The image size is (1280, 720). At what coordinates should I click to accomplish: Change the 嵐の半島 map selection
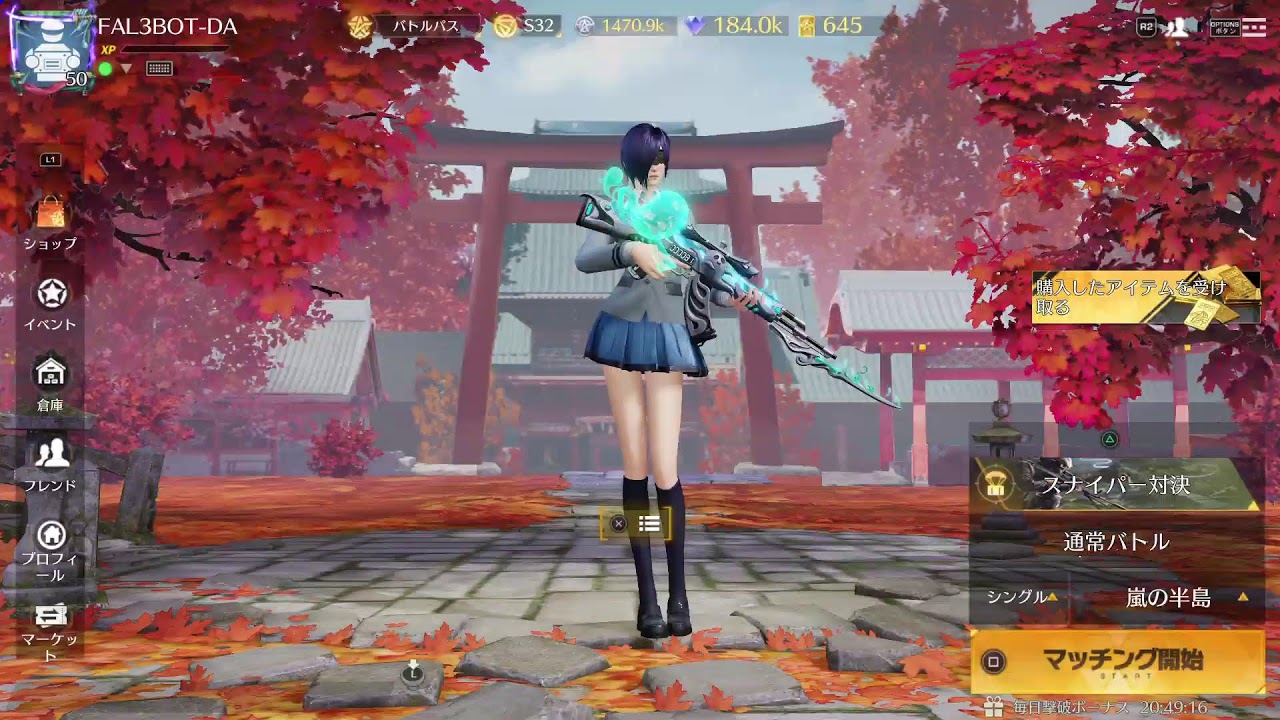tap(1168, 598)
